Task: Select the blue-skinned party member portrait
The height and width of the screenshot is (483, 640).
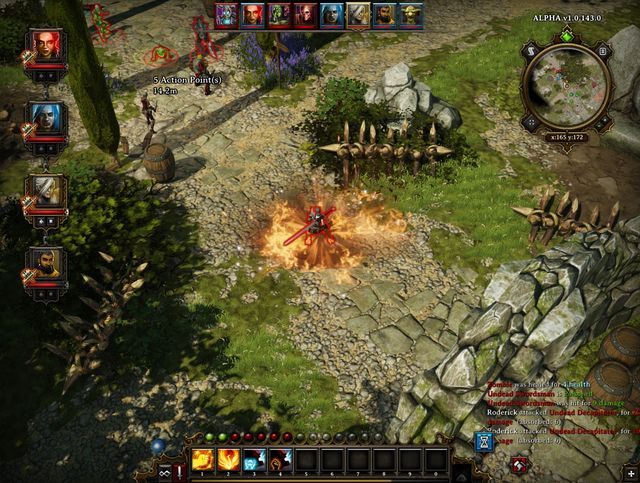Action: 47,118
